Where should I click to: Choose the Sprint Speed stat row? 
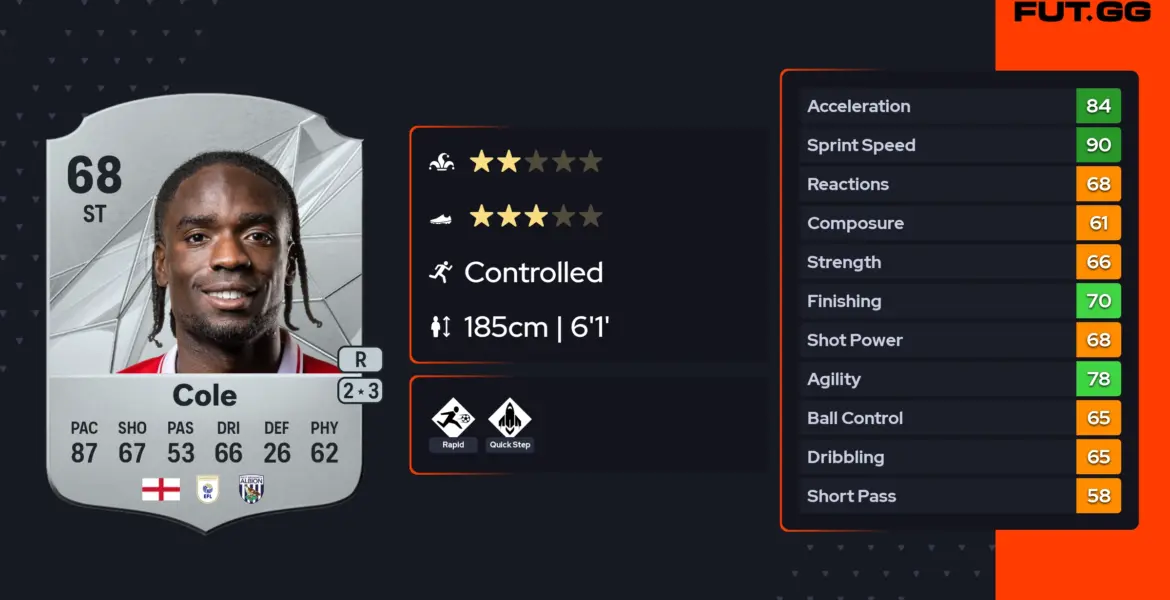point(960,145)
